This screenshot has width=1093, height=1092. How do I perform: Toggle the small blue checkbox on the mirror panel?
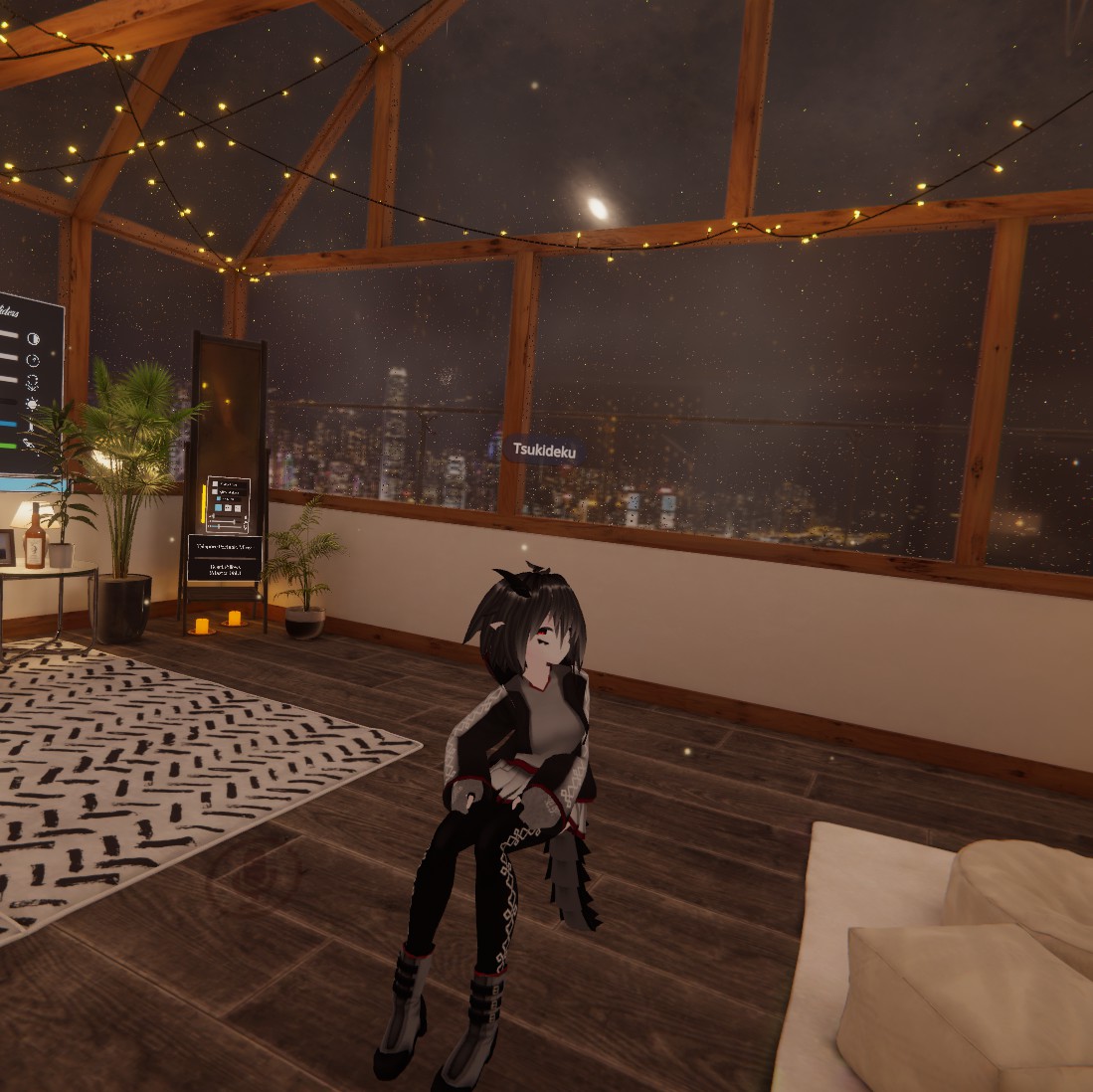pos(220,499)
